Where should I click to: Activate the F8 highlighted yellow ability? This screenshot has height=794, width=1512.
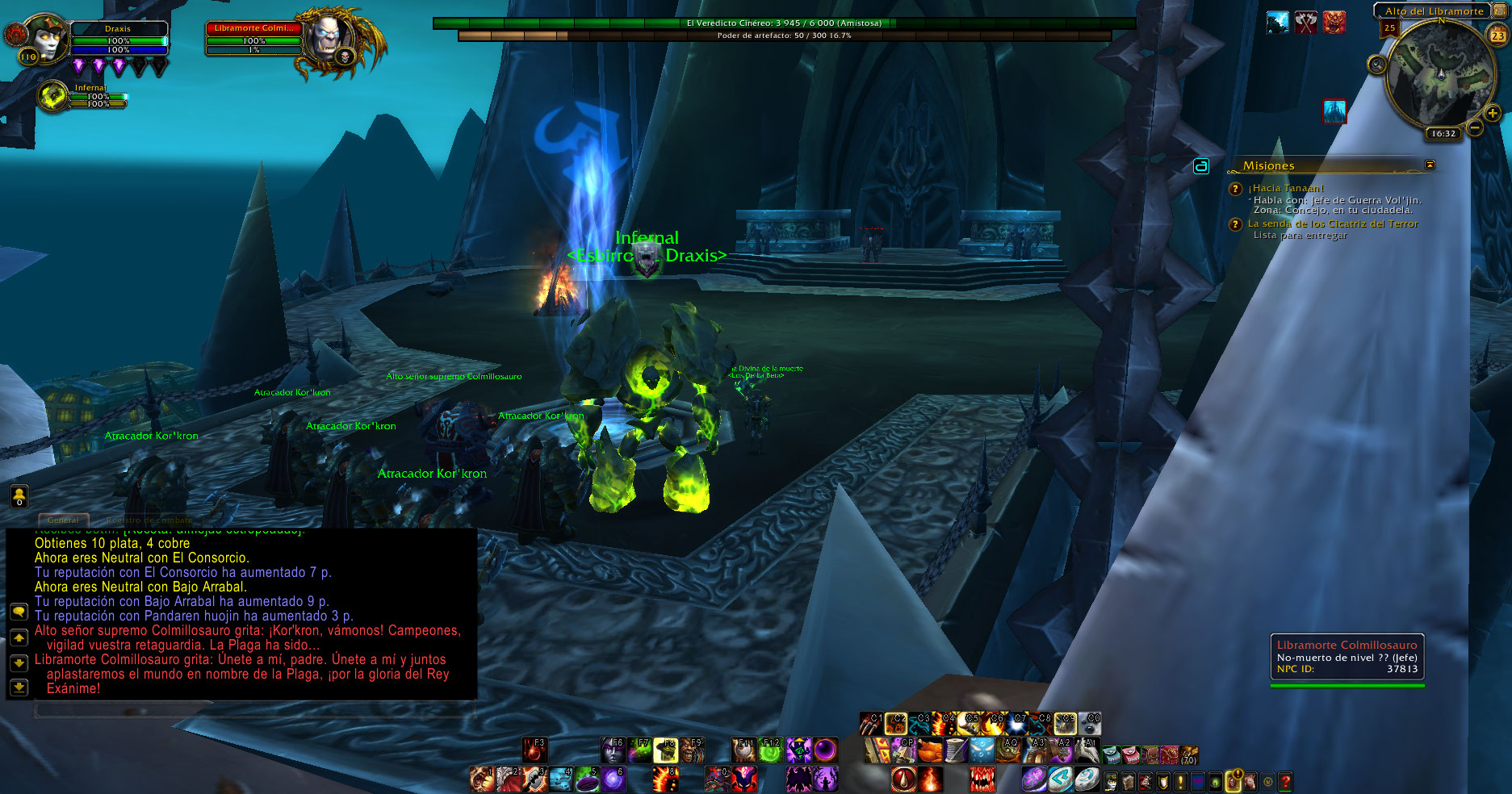[666, 750]
